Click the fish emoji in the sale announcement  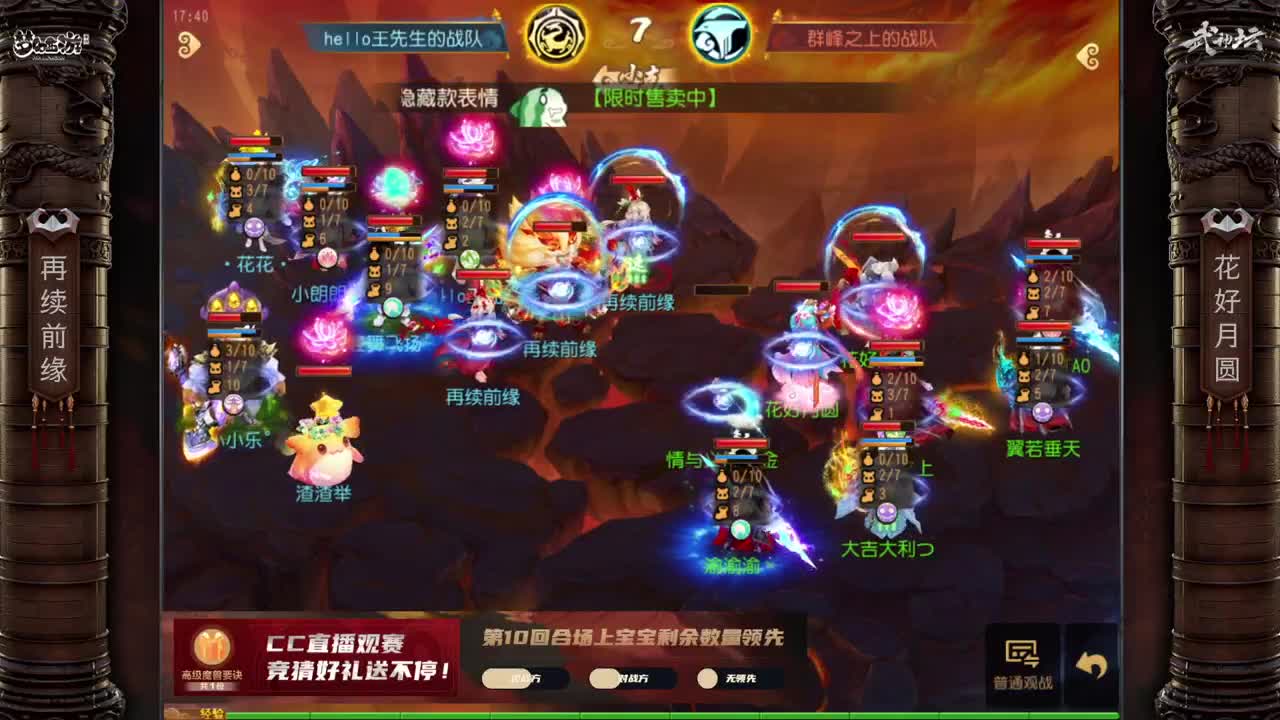[540, 104]
